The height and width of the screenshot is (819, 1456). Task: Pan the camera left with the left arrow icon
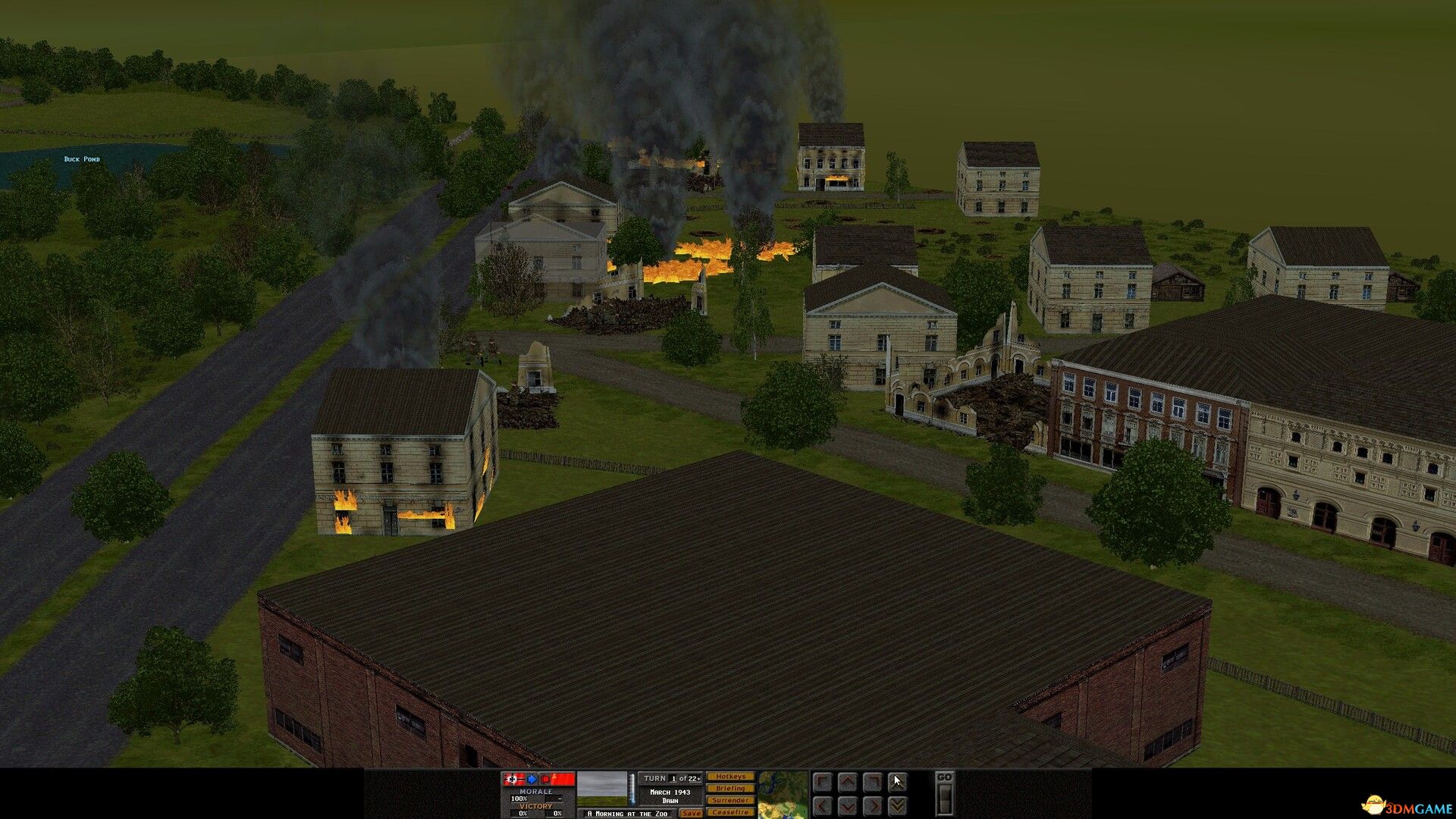point(823,805)
